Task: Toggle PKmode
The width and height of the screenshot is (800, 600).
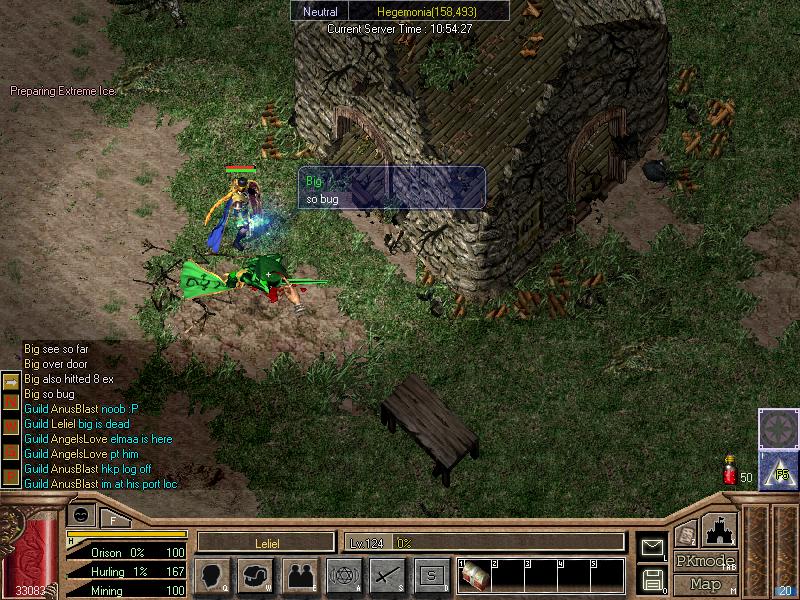Action: tap(706, 561)
